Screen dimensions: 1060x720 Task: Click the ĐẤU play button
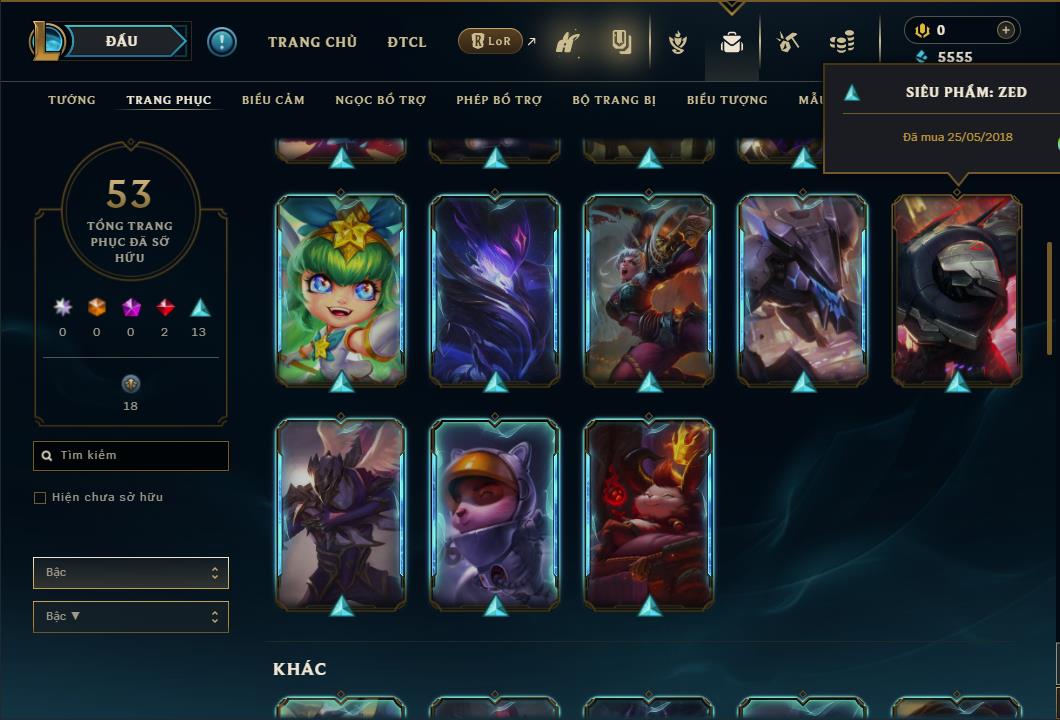click(121, 41)
